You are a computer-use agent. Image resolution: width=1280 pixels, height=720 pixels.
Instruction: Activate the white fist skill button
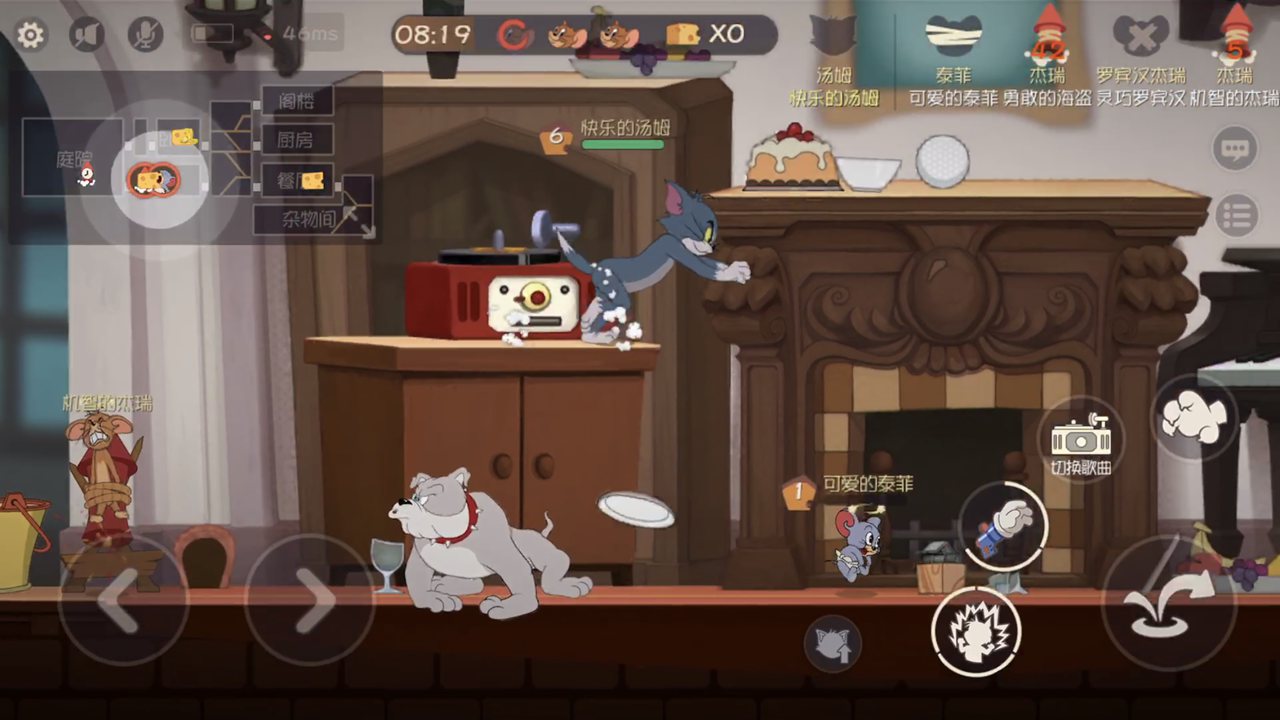click(x=1194, y=416)
